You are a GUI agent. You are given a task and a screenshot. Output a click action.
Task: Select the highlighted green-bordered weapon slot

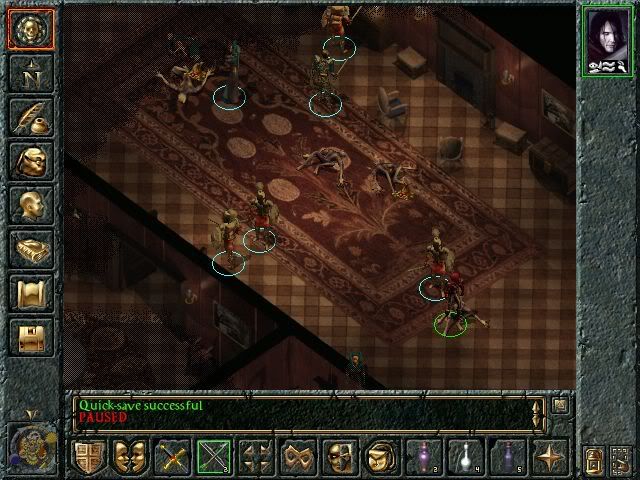[x=214, y=457]
